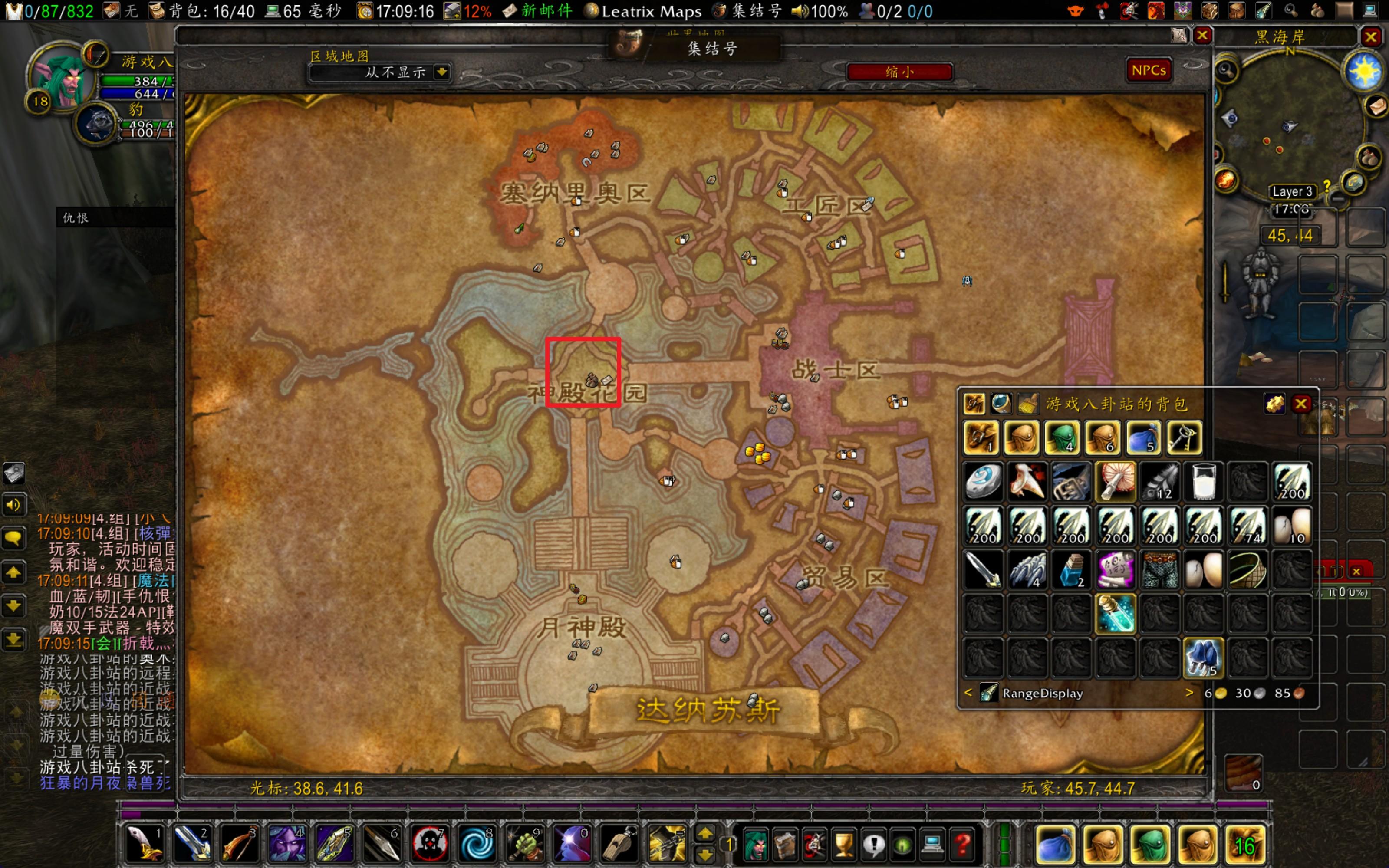Screen dimensions: 1389x868
Task: Select the glass of milk in bag
Action: pos(1204,481)
